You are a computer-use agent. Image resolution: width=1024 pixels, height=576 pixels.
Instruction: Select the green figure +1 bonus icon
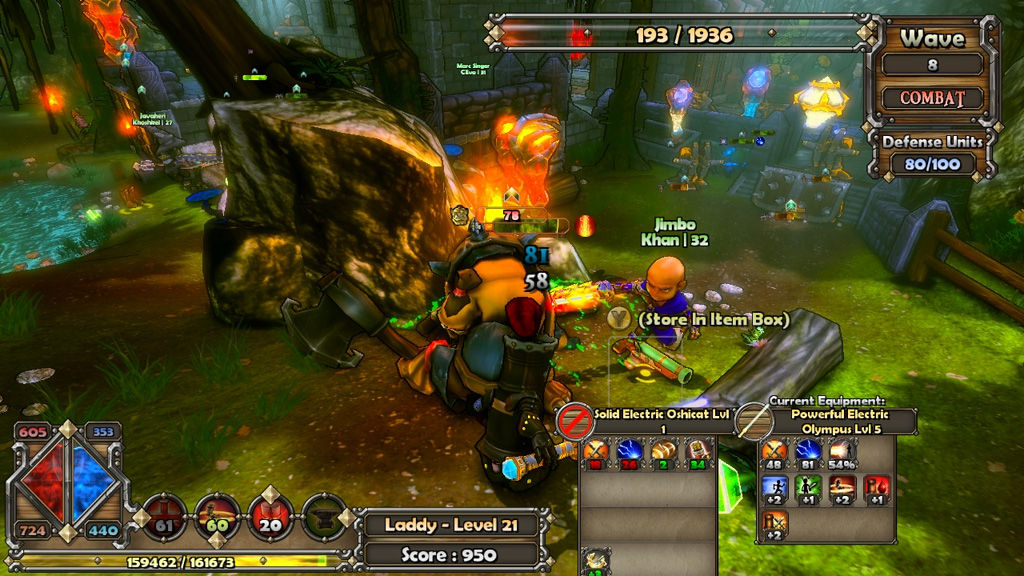click(809, 489)
